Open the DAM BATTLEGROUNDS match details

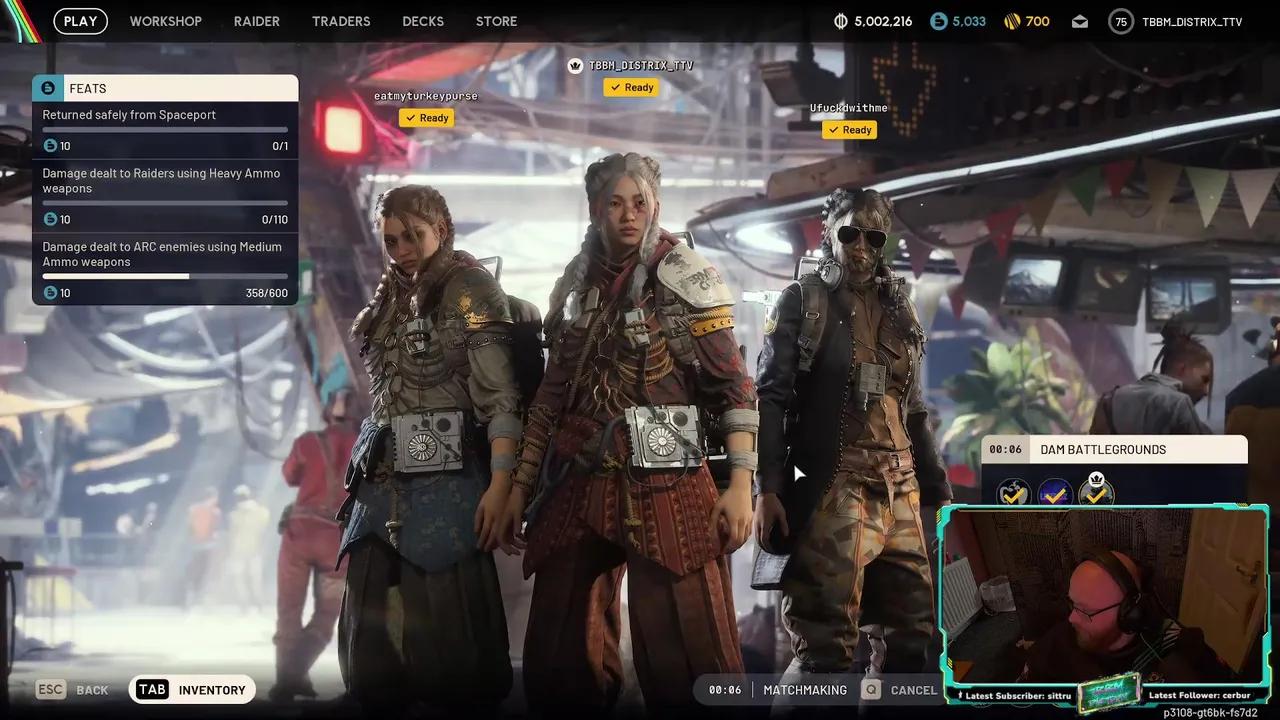(1102, 449)
